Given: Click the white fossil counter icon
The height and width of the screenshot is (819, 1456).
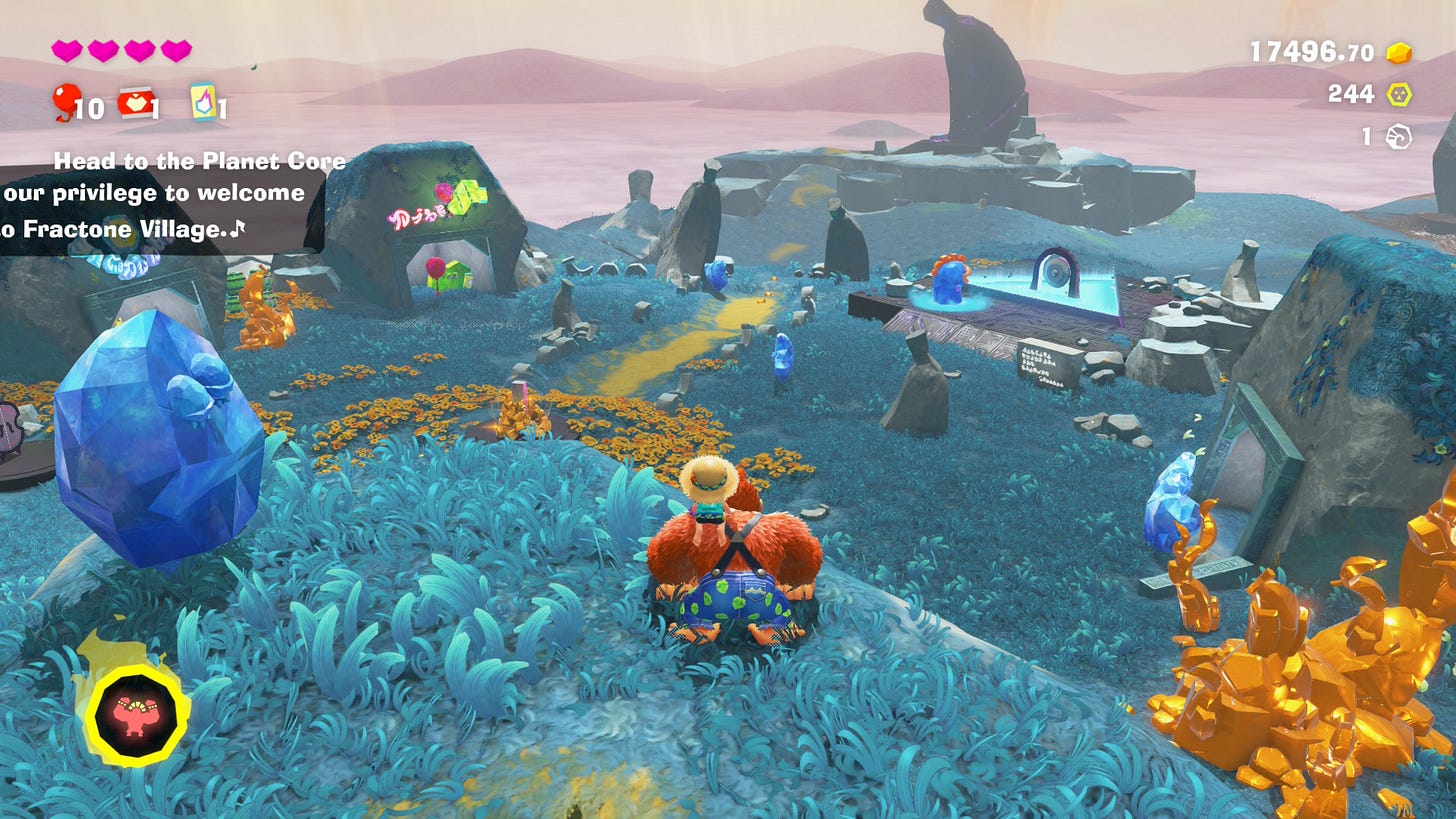Looking at the screenshot, I should [1398, 137].
